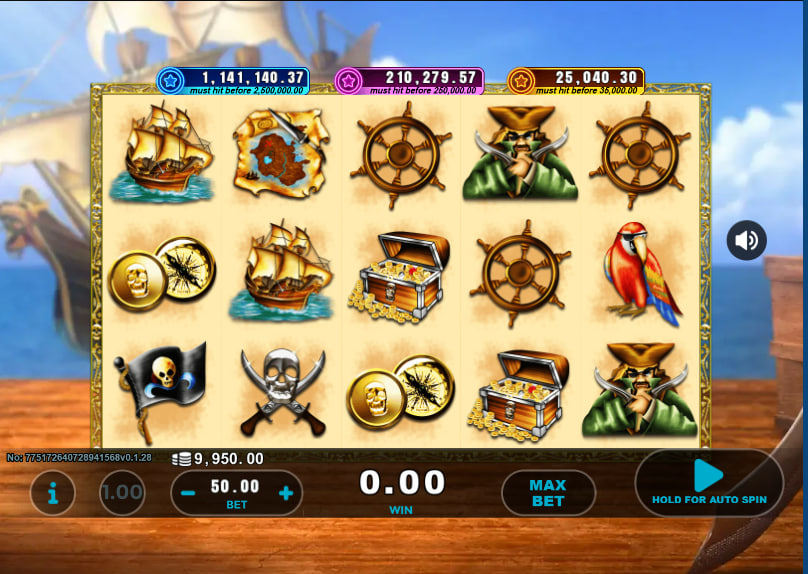Toggle the sound speaker icon

(747, 241)
